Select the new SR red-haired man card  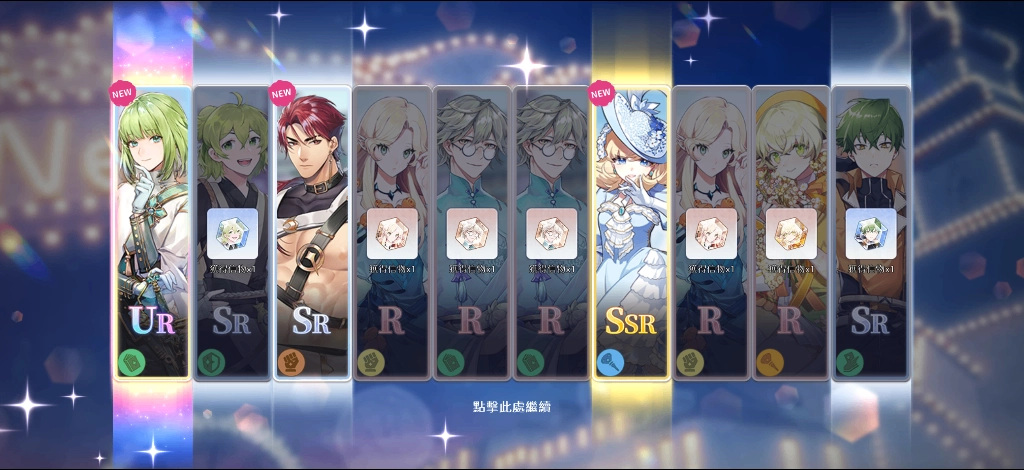point(312,232)
